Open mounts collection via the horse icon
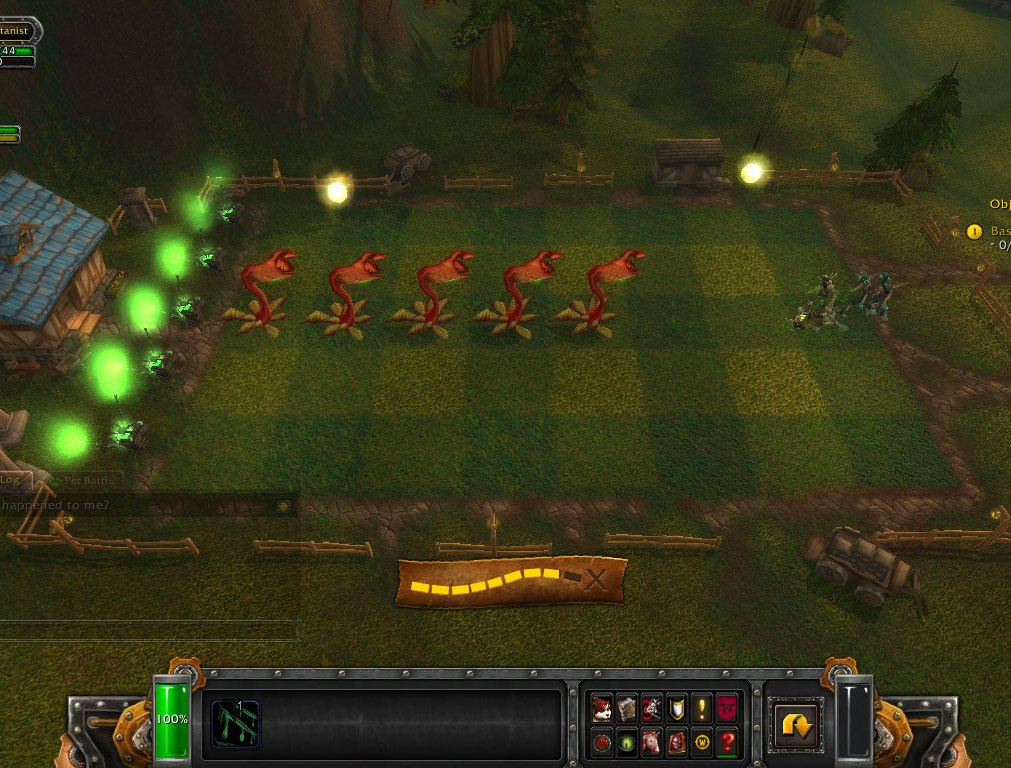1011x768 pixels. click(x=652, y=743)
